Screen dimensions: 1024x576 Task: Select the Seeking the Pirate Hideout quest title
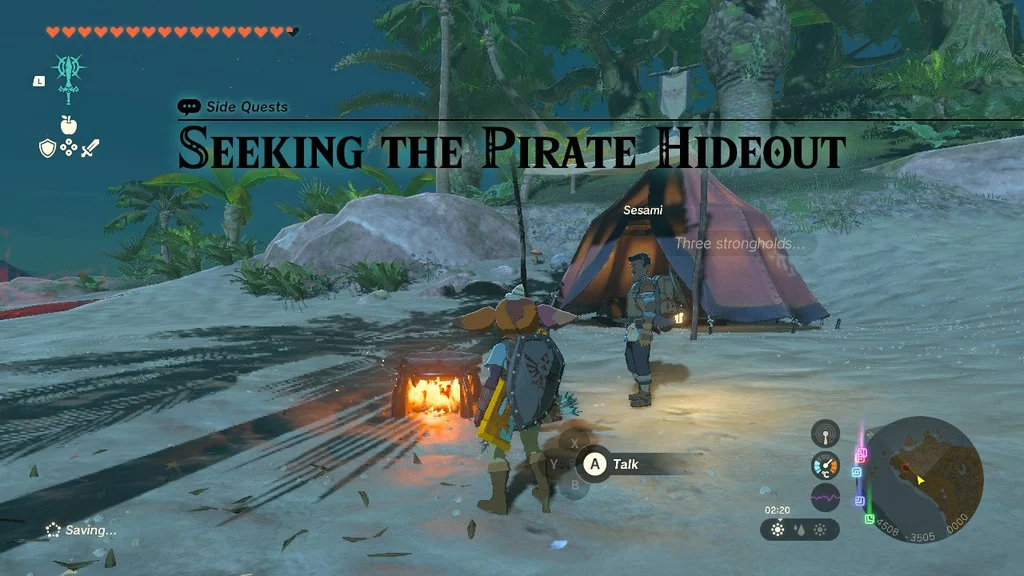(511, 150)
